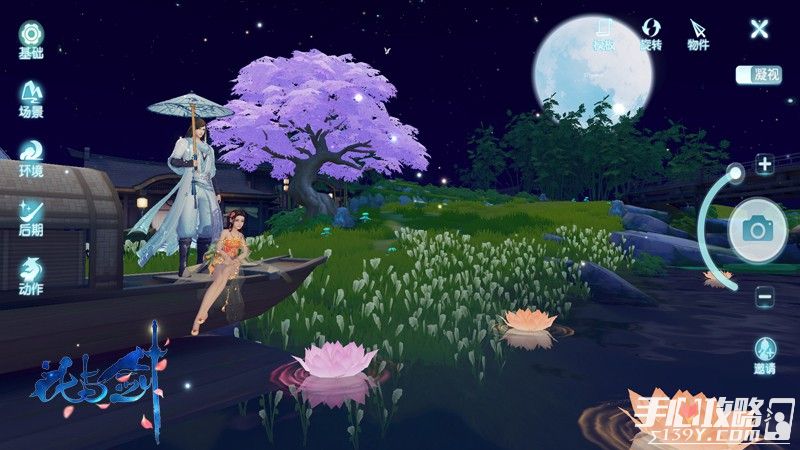Viewport: 800px width, 450px height.
Task: Open the 物件 objects tool
Action: 698,32
